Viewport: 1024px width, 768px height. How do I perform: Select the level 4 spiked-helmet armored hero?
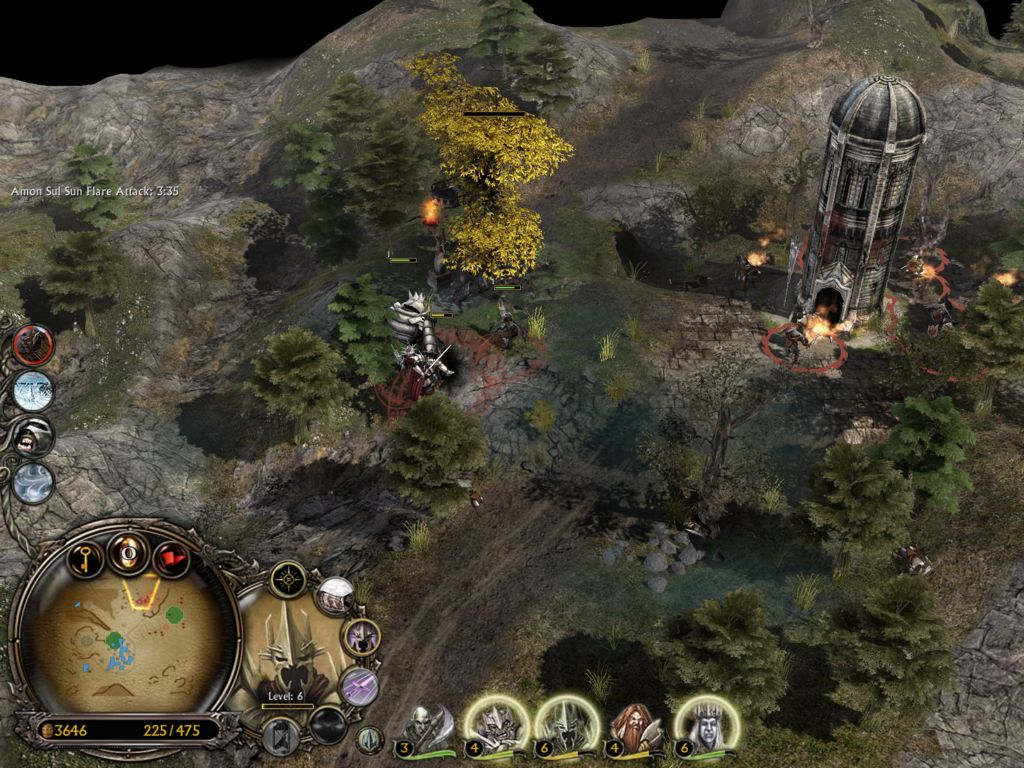pos(495,724)
